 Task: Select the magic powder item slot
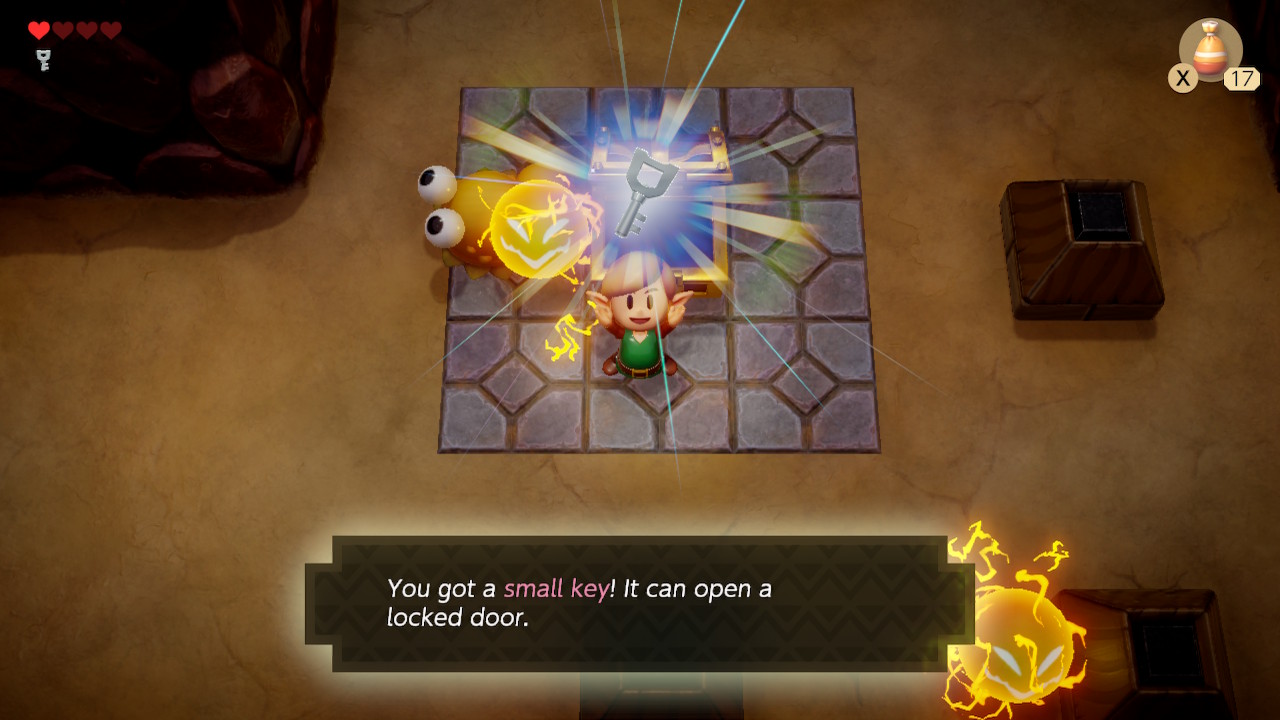[x=1210, y=50]
